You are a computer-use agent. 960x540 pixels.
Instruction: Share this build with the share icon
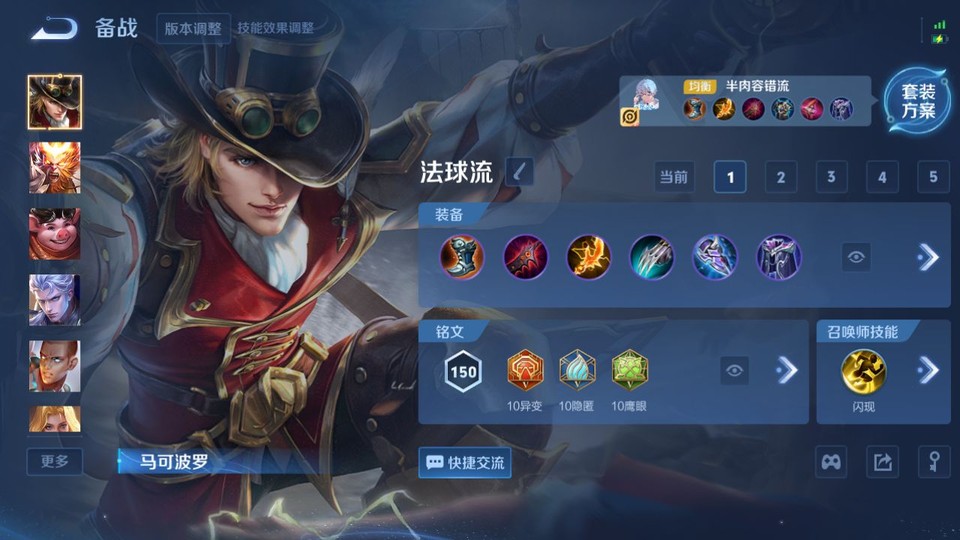point(882,462)
